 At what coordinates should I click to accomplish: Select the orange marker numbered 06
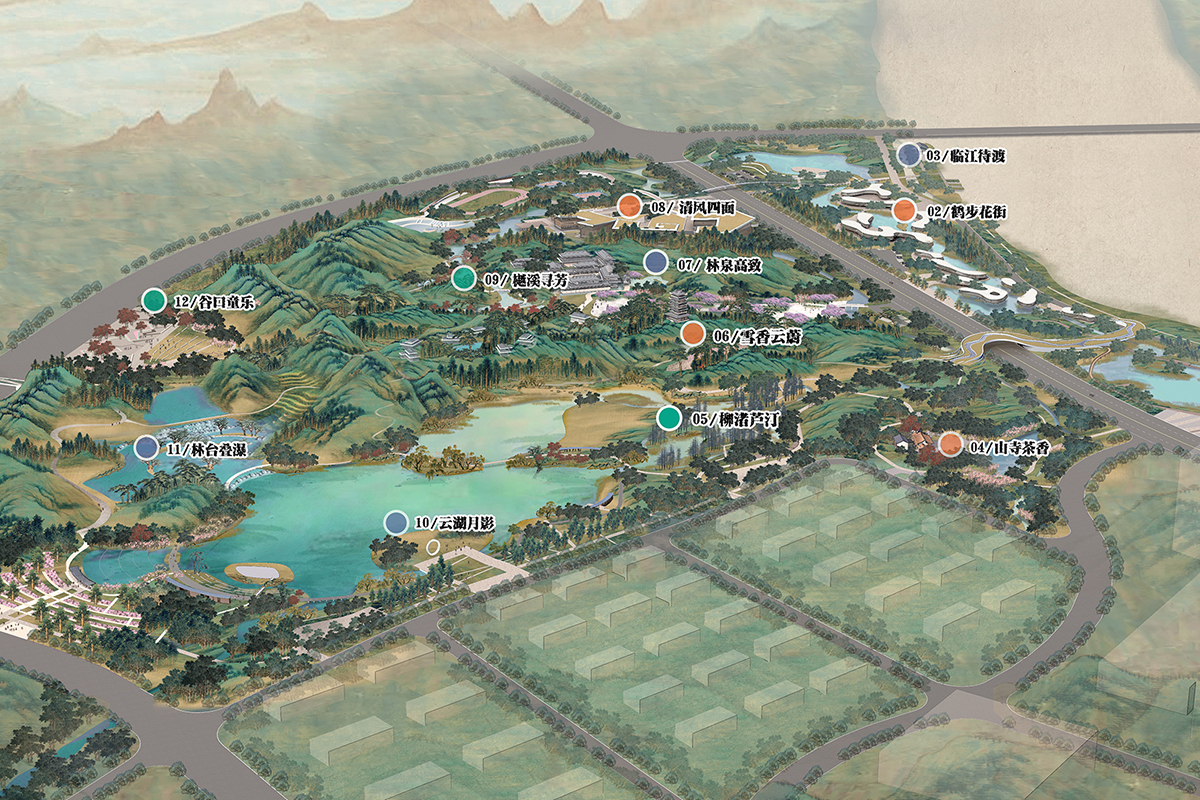[x=692, y=334]
